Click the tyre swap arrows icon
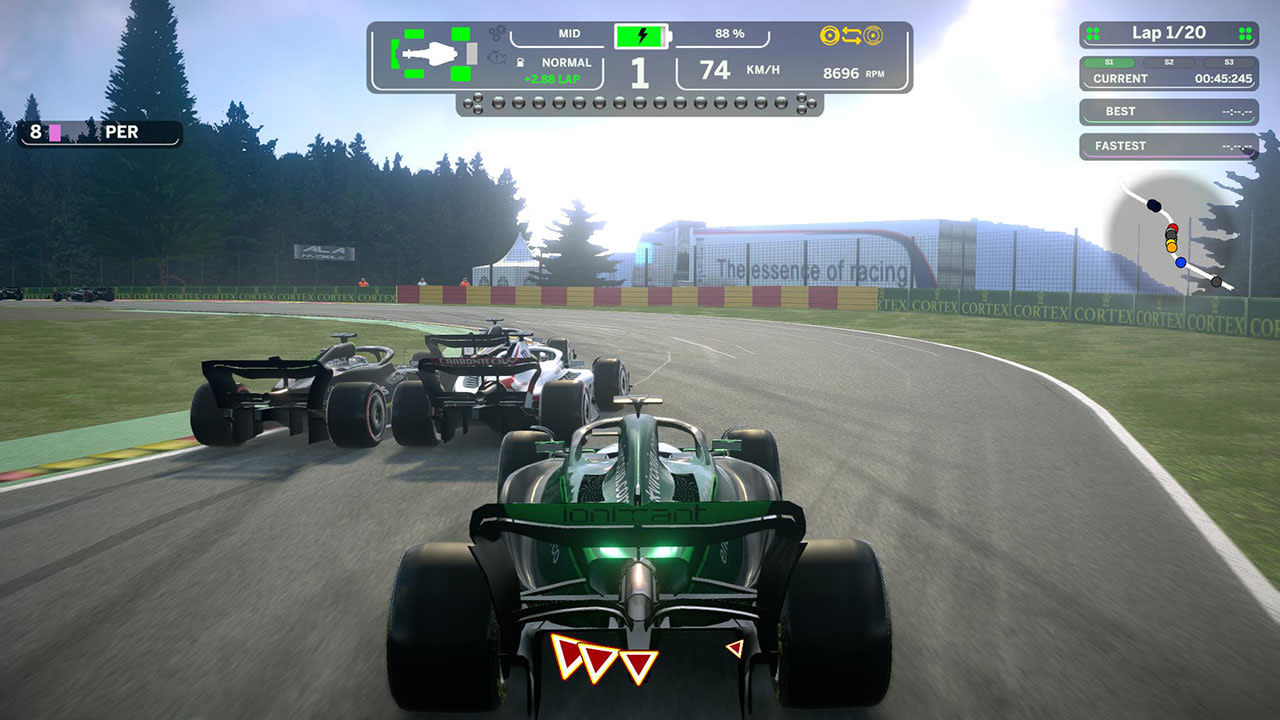Viewport: 1280px width, 720px height. click(854, 34)
